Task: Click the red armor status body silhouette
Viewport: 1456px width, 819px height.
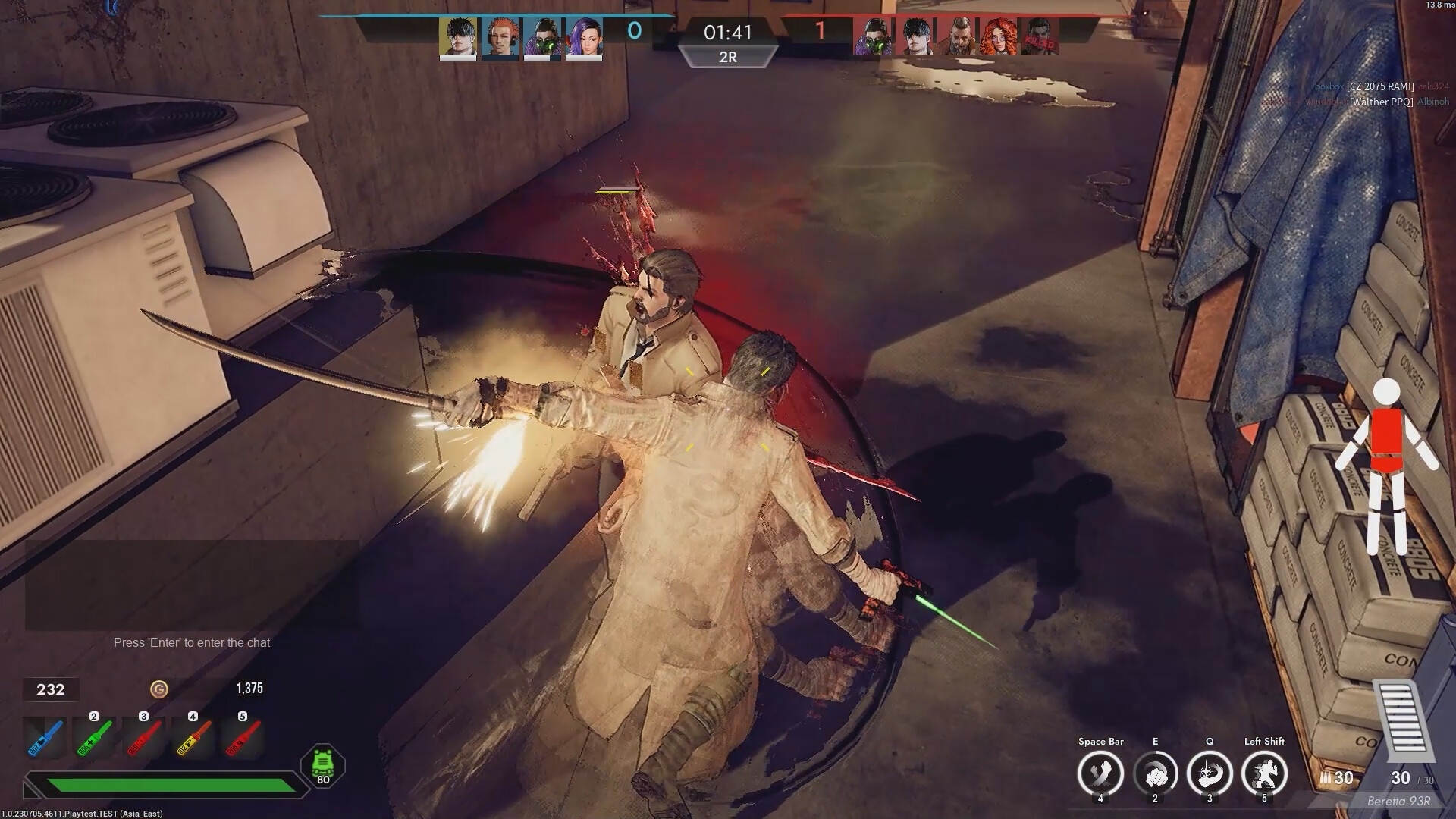Action: pos(1389,464)
